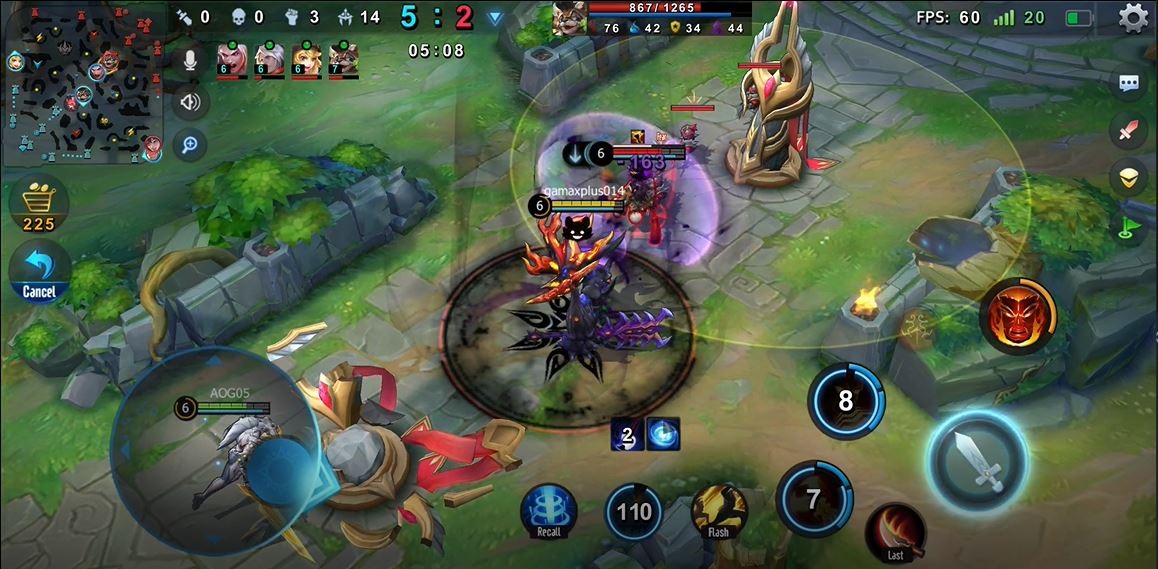Use the Flash talent

click(x=718, y=510)
